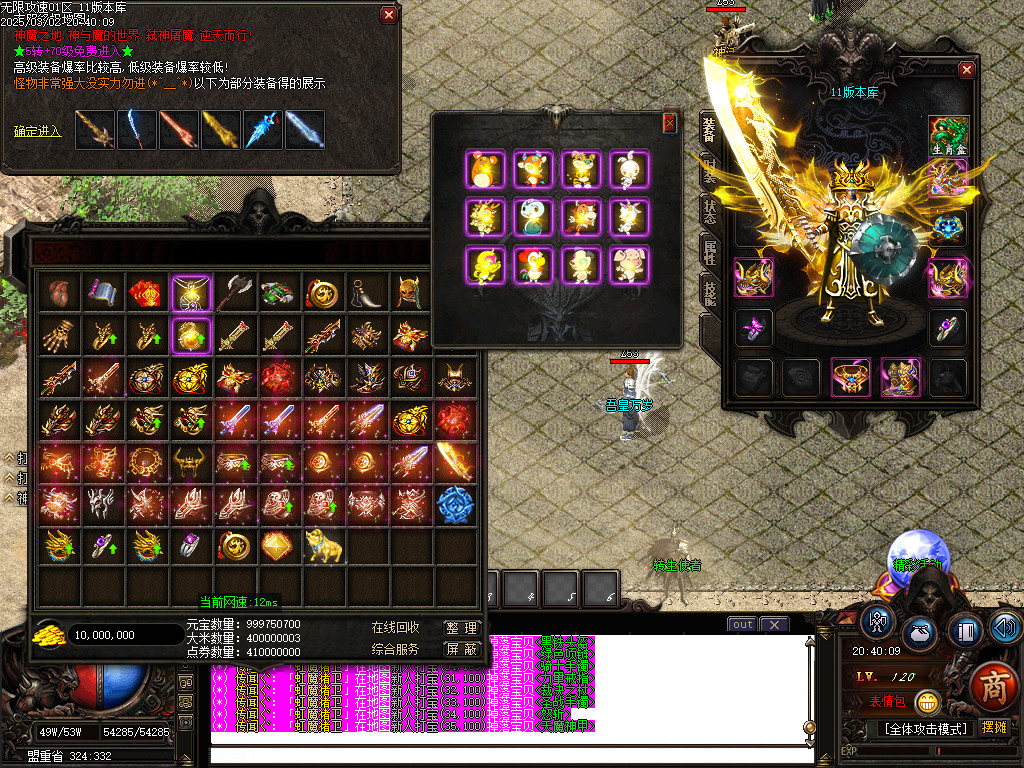Select the blue round shield item in the bag
The width and height of the screenshot is (1024, 768).
(455, 503)
